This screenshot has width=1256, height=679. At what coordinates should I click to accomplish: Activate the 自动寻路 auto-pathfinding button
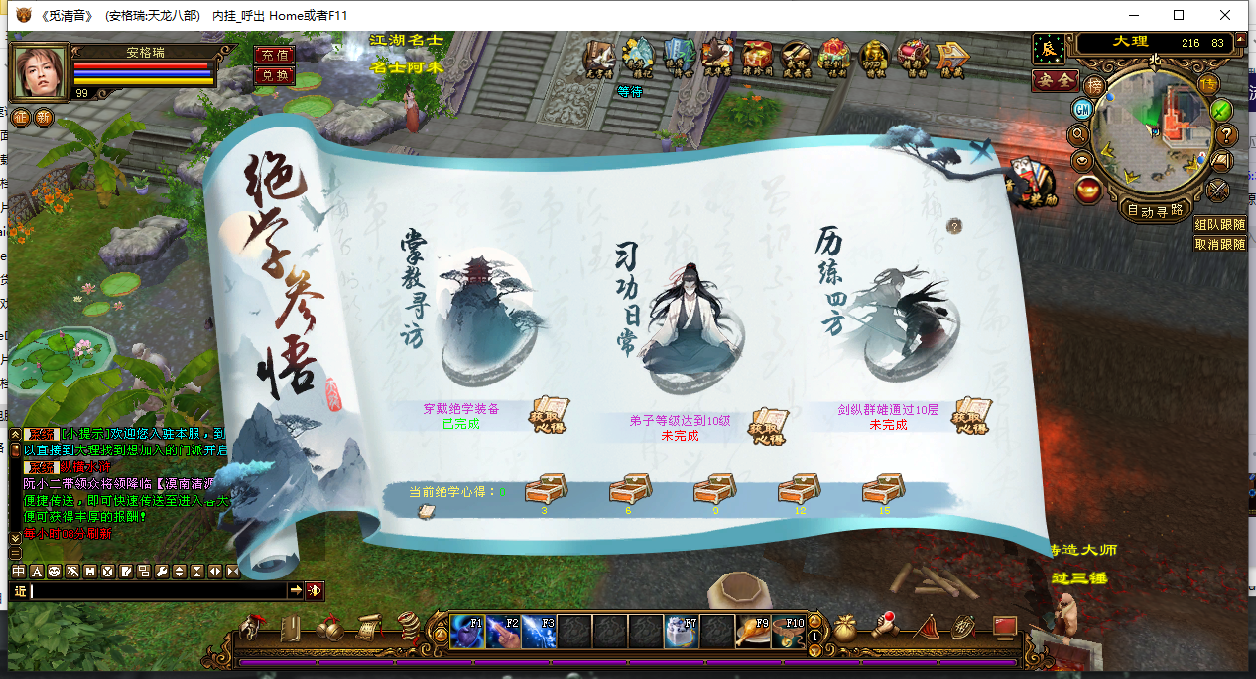click(x=1156, y=210)
